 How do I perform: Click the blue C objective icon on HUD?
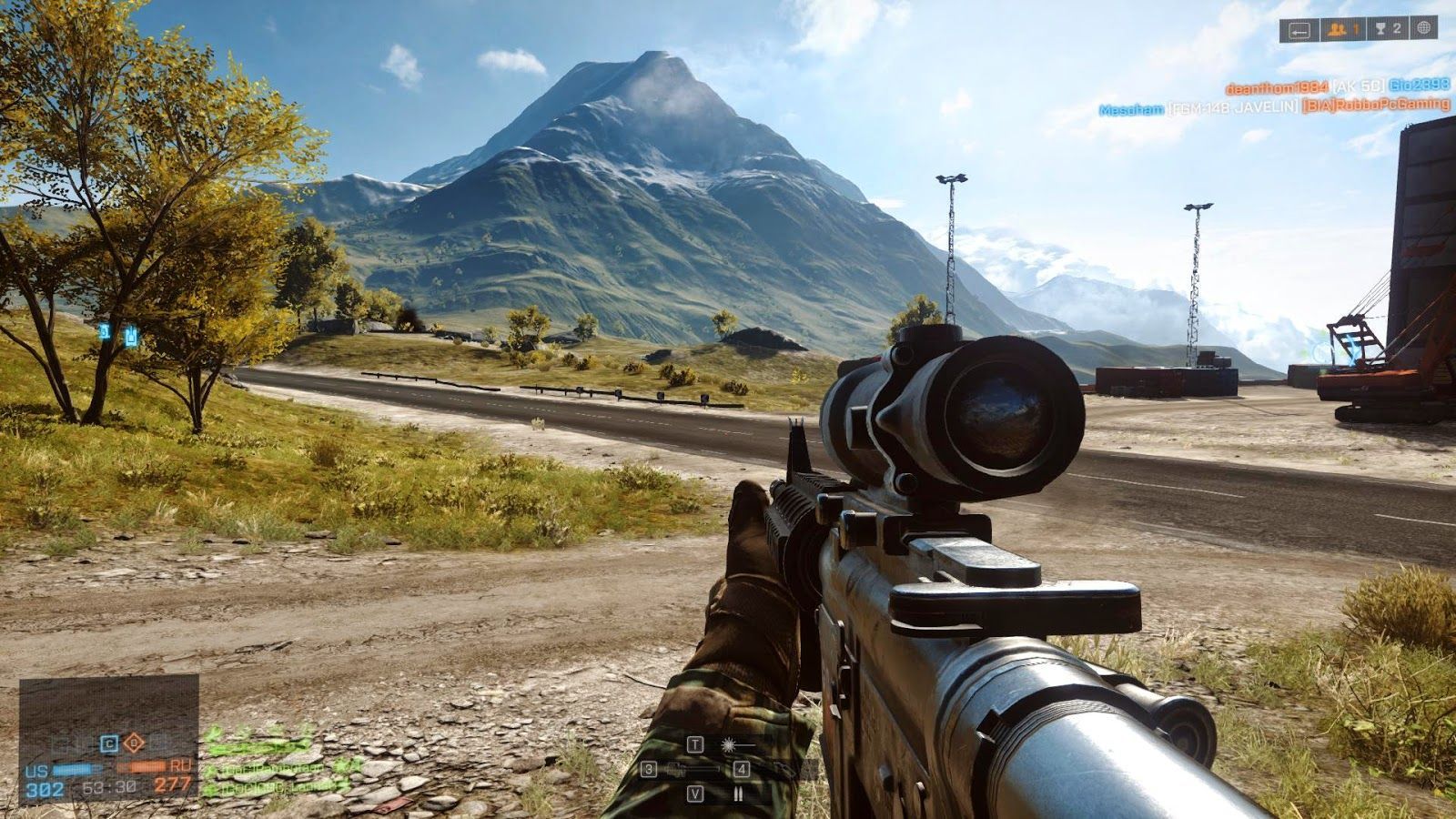pos(107,743)
